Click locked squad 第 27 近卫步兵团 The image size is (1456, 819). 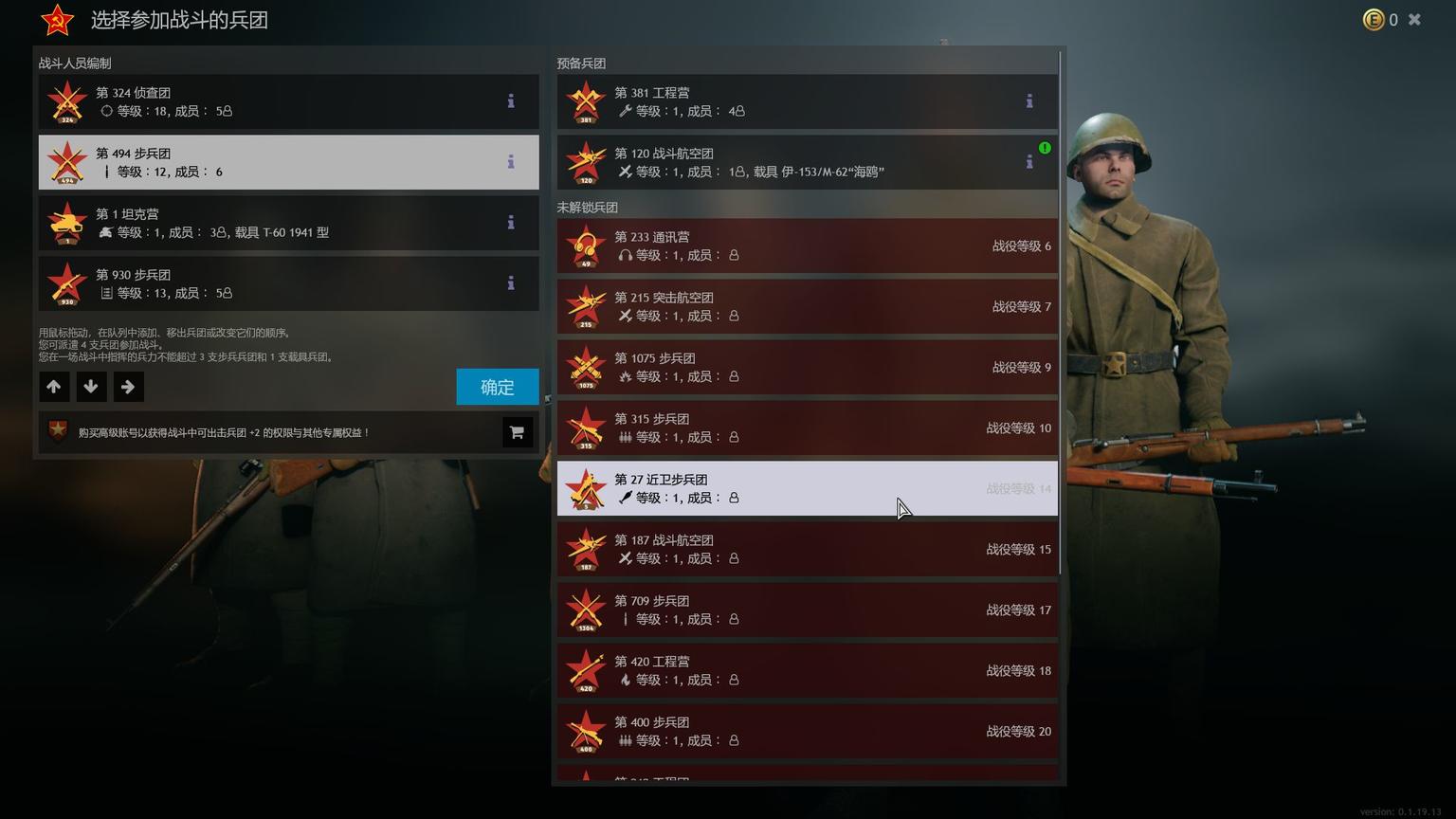806,488
